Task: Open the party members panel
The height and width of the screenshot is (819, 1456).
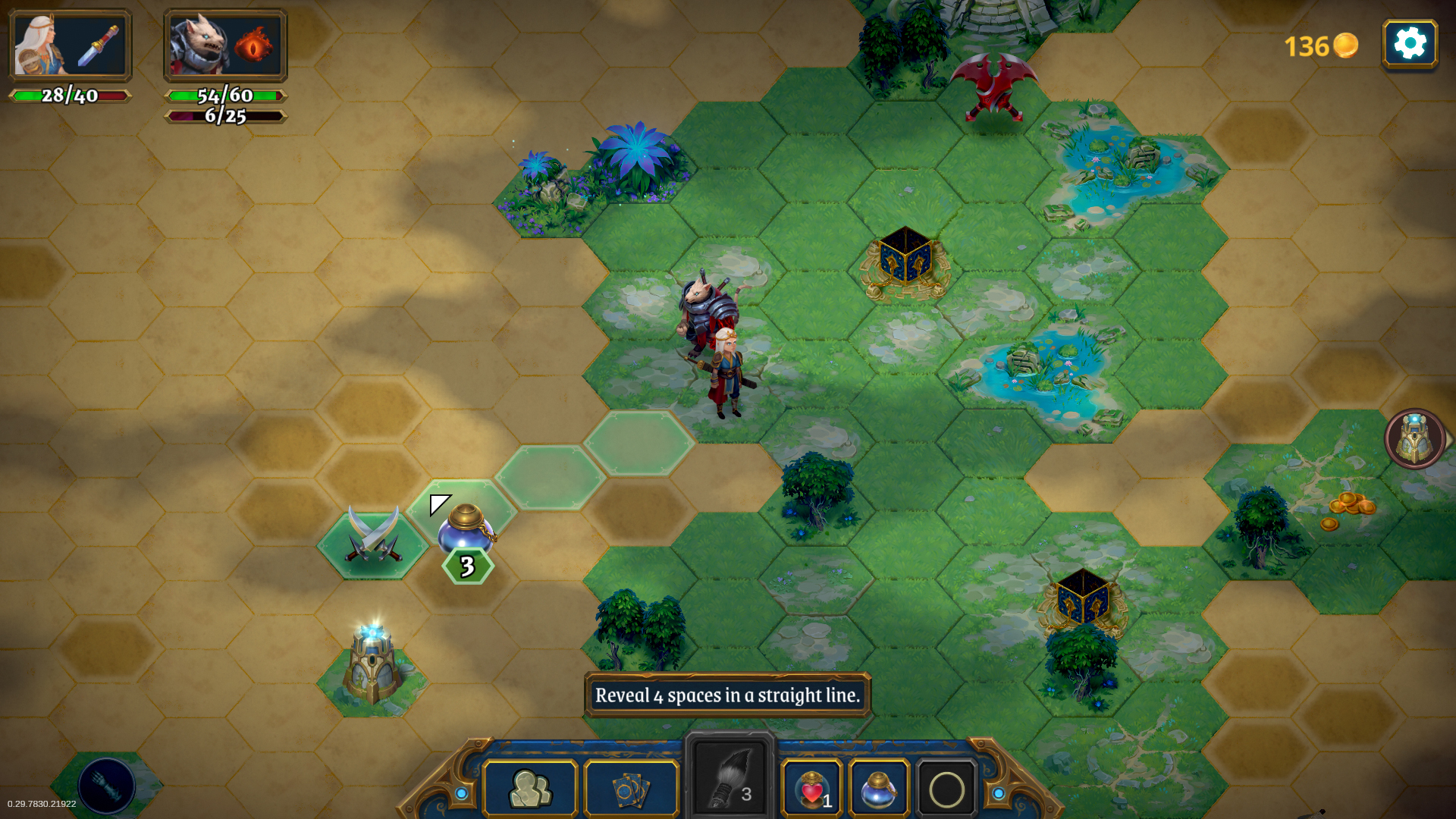Action: tap(530, 789)
